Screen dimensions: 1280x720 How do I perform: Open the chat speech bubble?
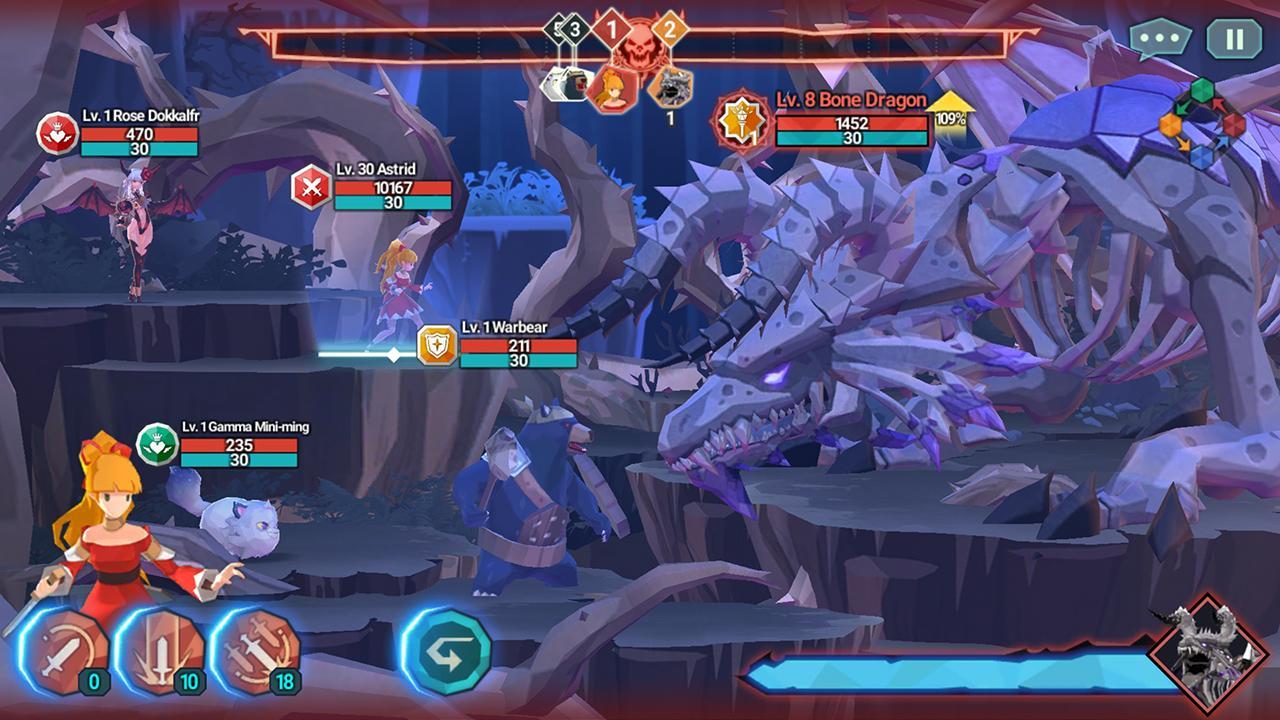point(1160,39)
